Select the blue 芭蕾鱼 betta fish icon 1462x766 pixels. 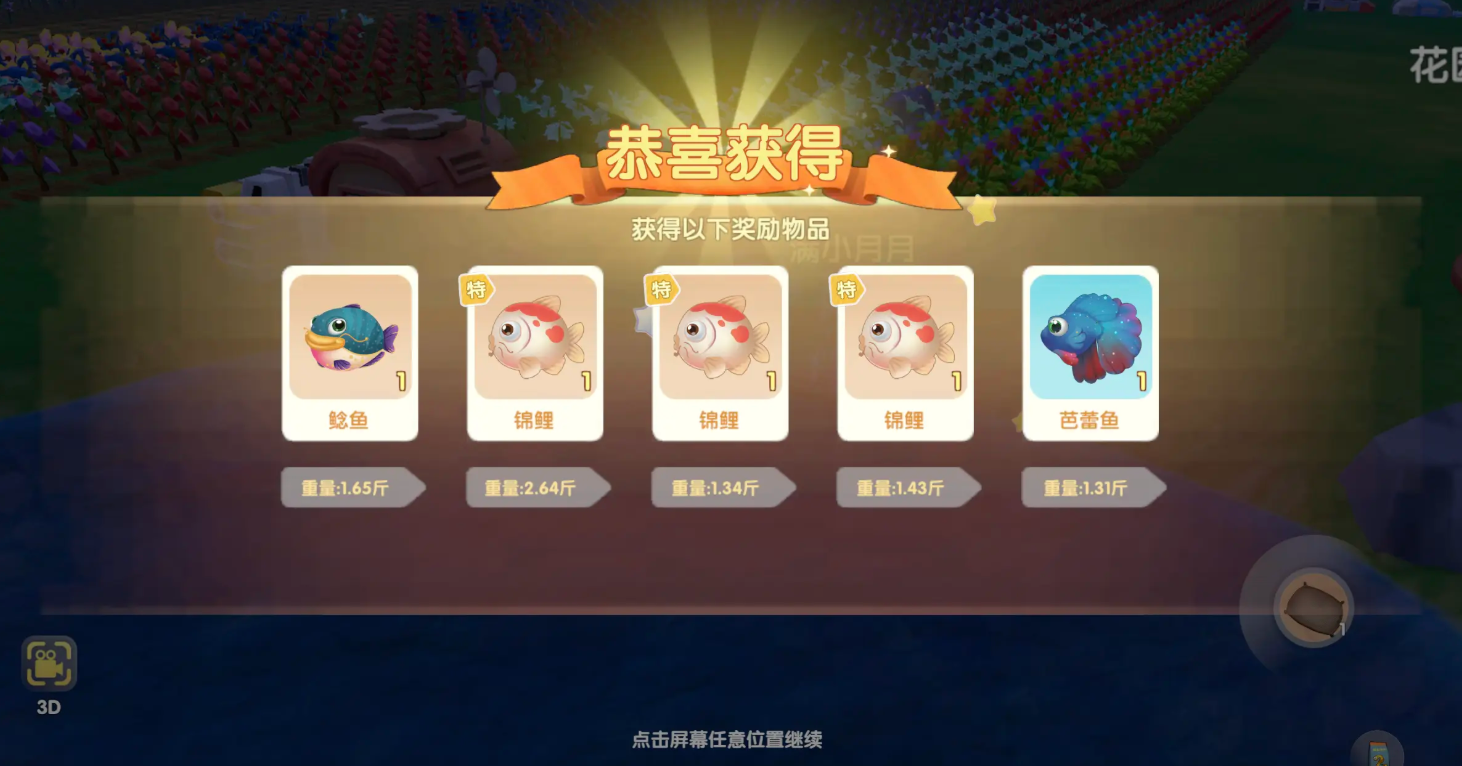tap(1090, 335)
